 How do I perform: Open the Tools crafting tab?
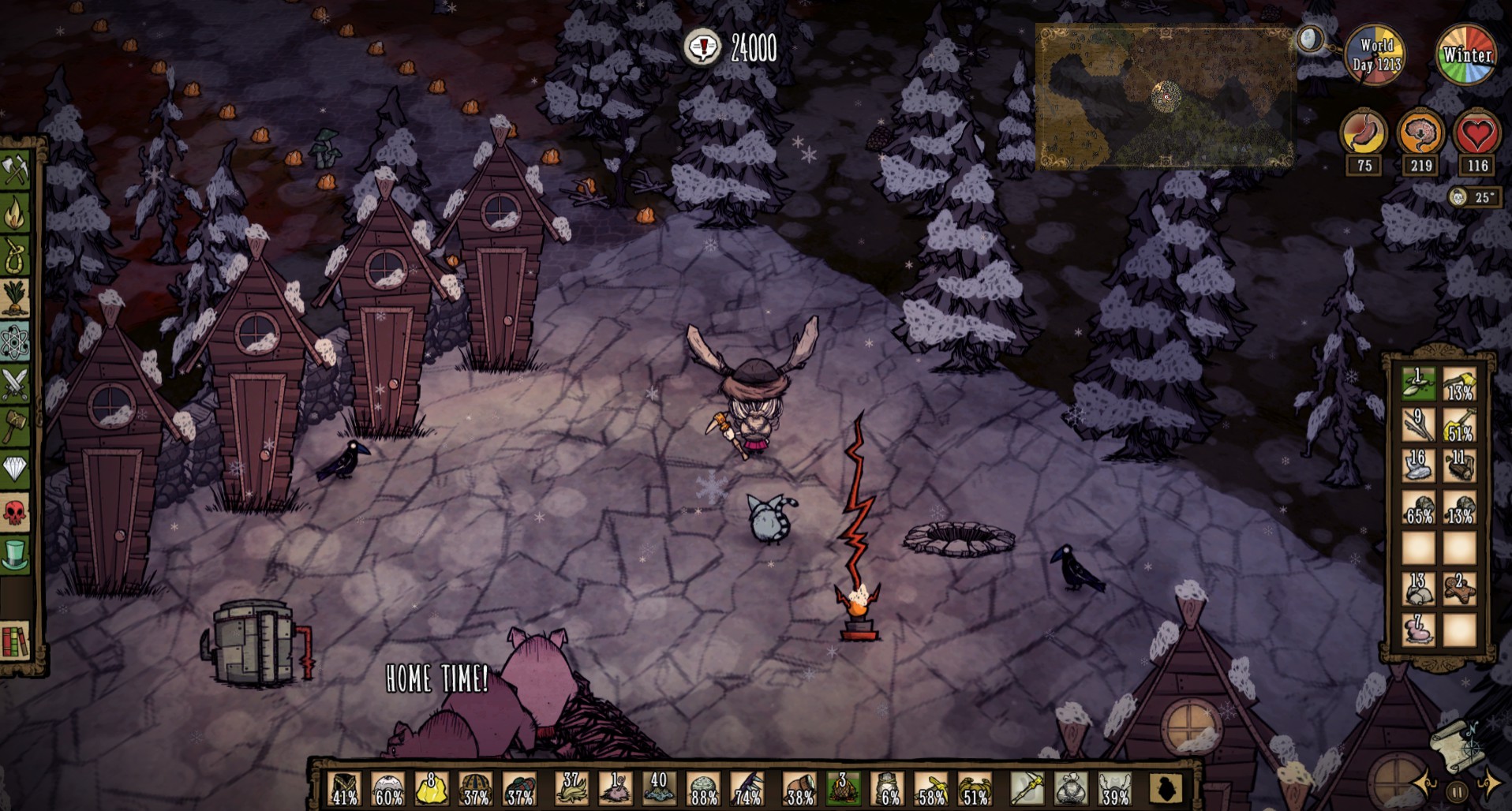click(x=15, y=170)
